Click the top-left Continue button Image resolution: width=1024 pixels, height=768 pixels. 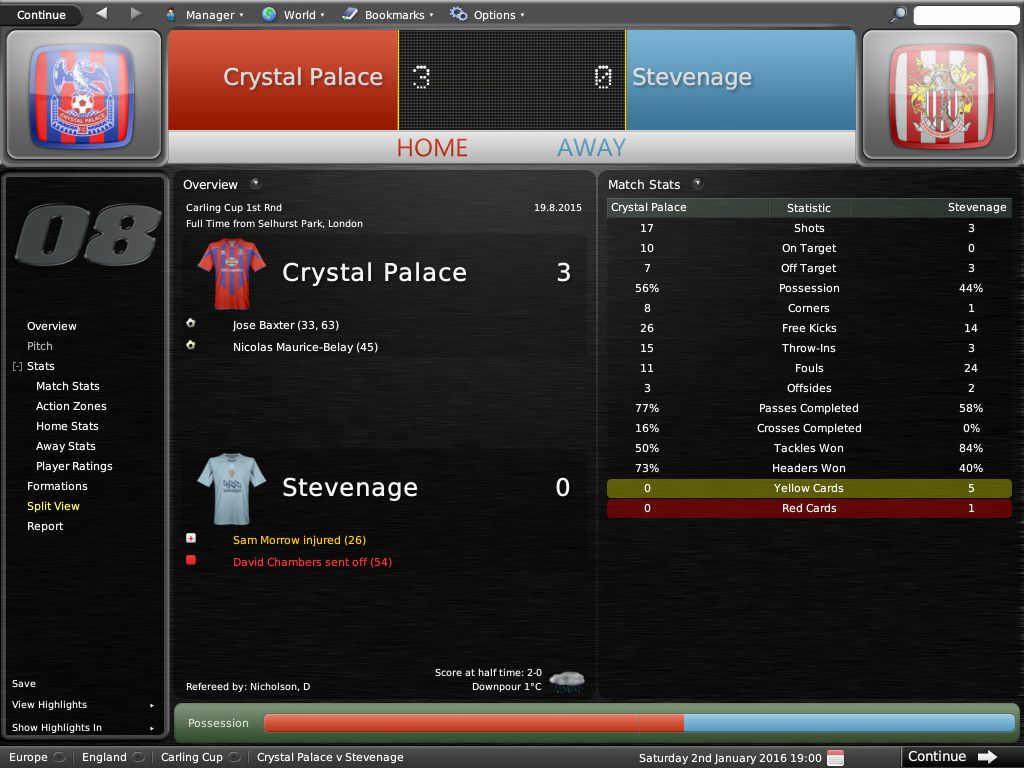tap(41, 15)
